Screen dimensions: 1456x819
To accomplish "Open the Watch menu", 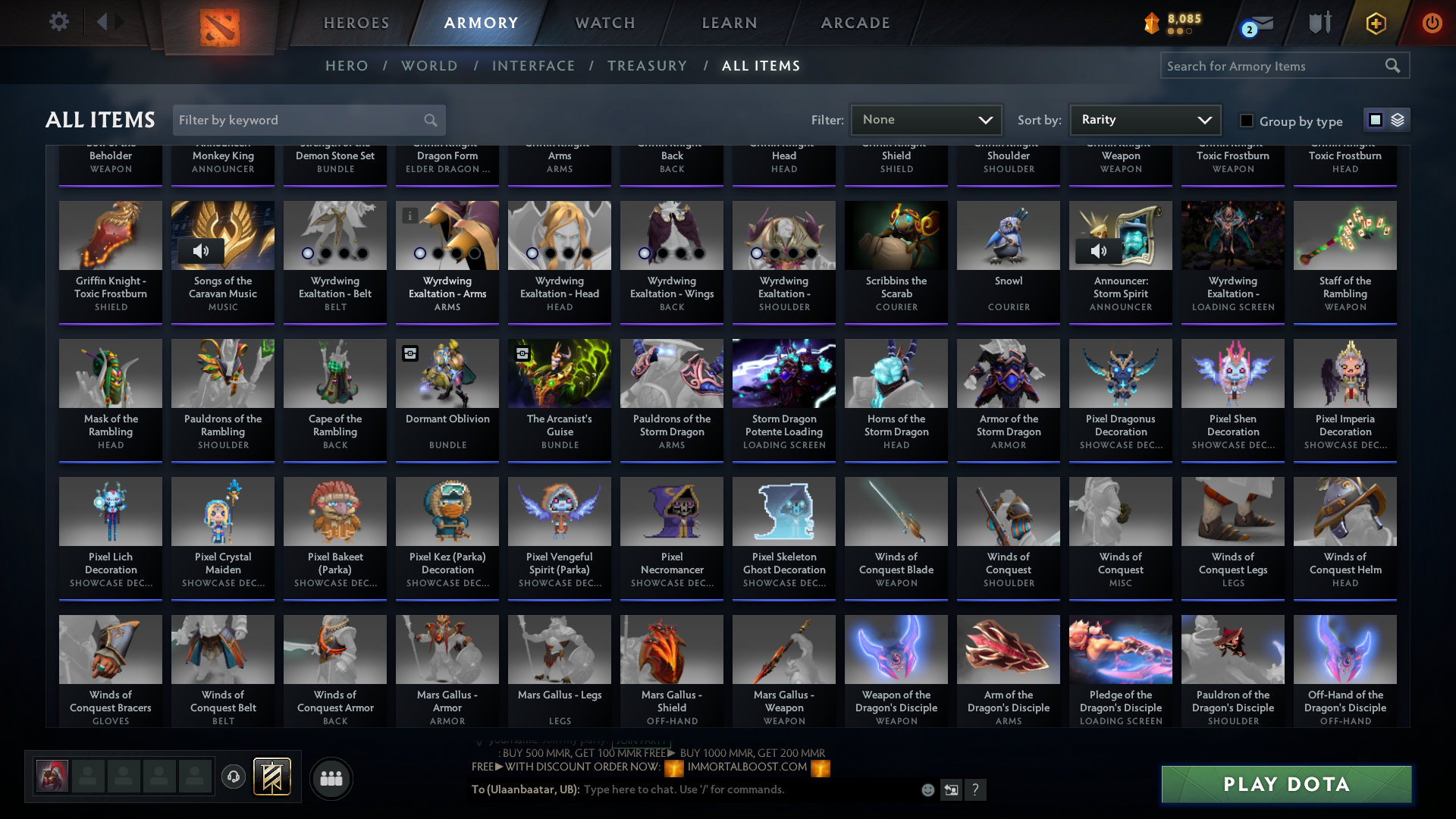I will click(x=604, y=23).
